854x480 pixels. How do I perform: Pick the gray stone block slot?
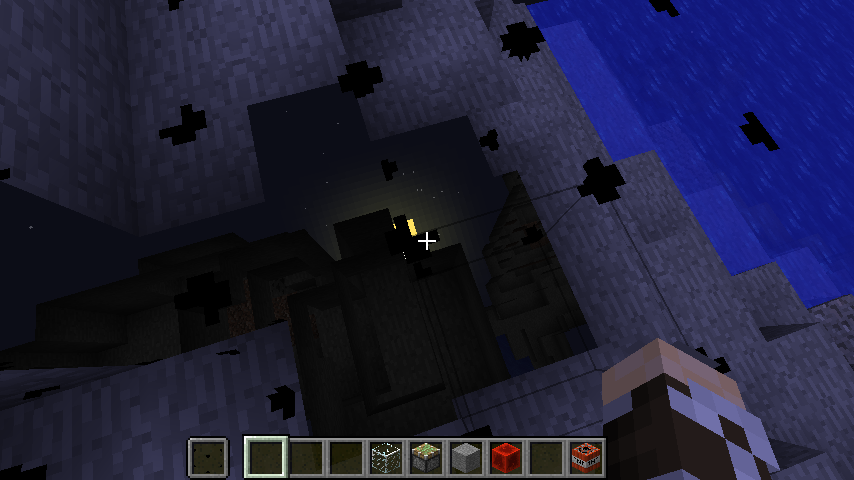tap(465, 458)
